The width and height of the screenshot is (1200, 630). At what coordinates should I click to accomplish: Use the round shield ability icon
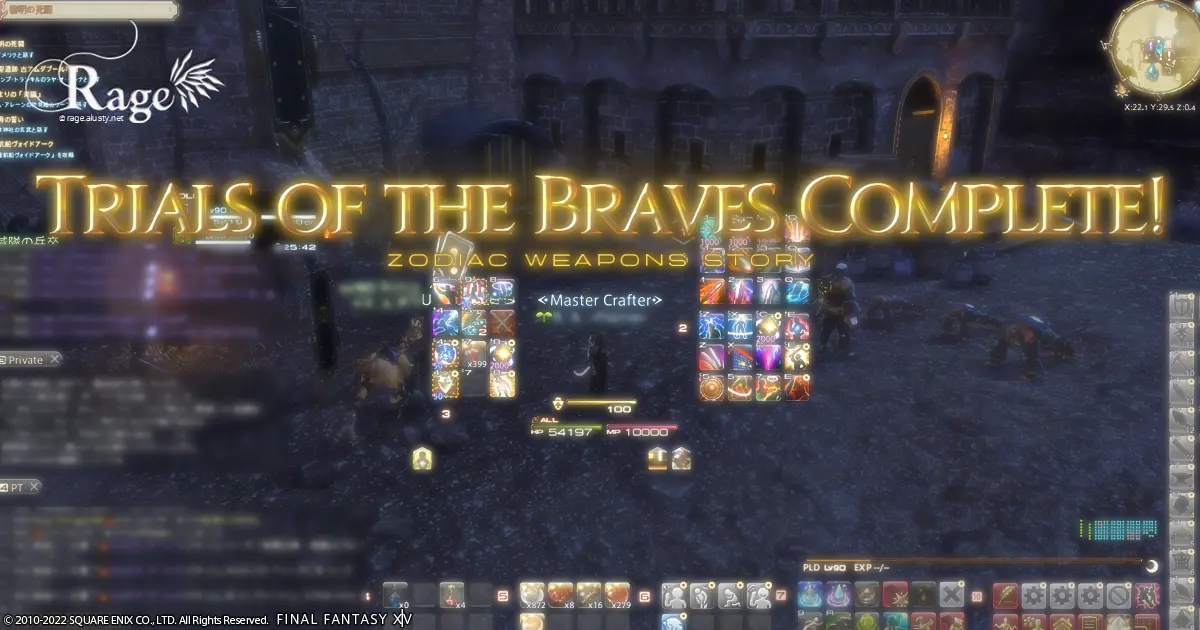pyautogui.click(x=712, y=387)
